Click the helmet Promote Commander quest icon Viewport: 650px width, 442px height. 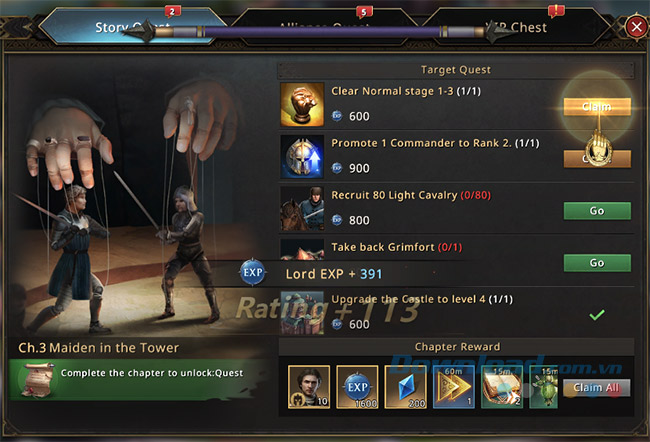pos(302,156)
